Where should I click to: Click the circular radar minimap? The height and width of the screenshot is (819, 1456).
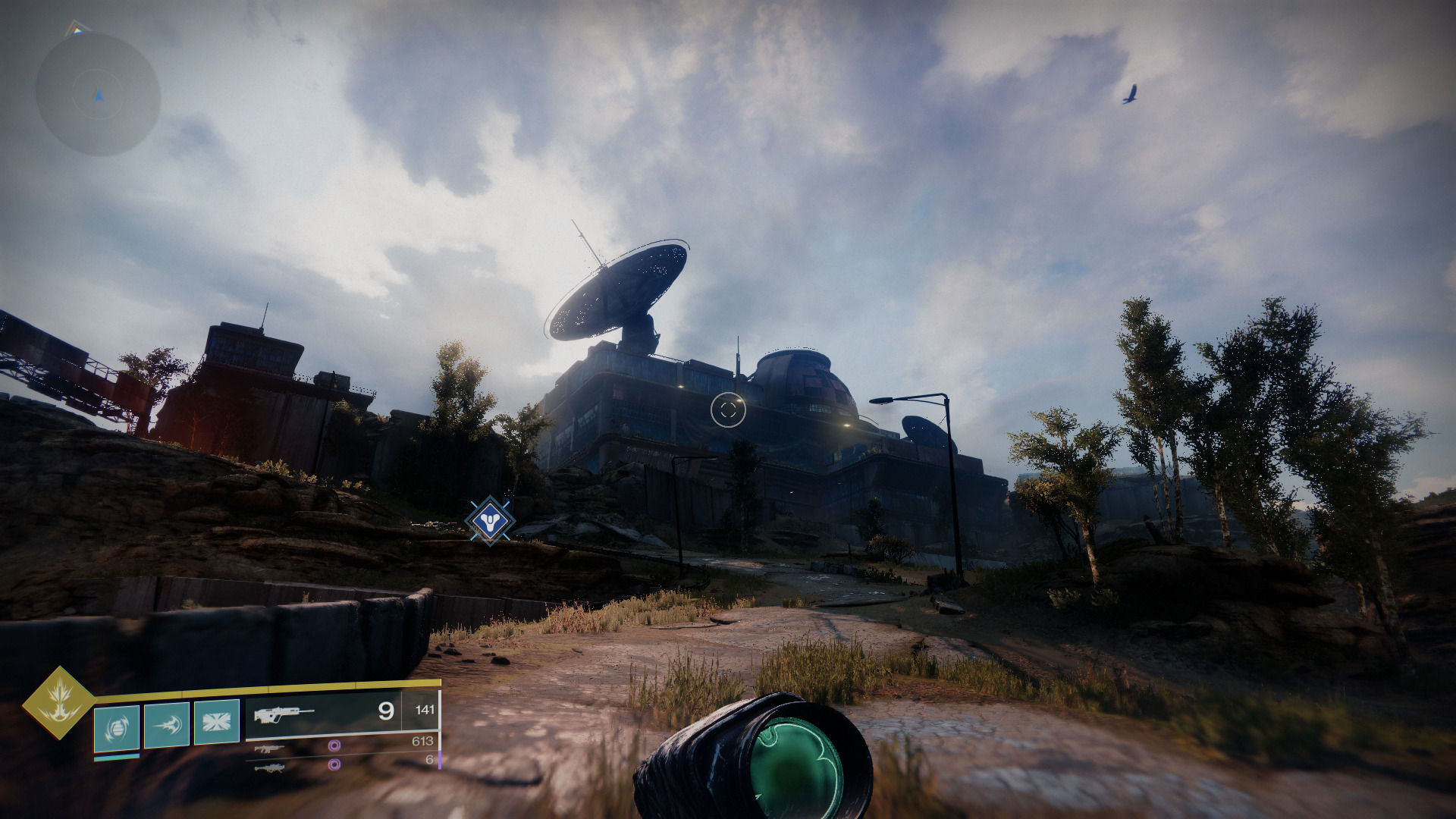click(x=98, y=95)
